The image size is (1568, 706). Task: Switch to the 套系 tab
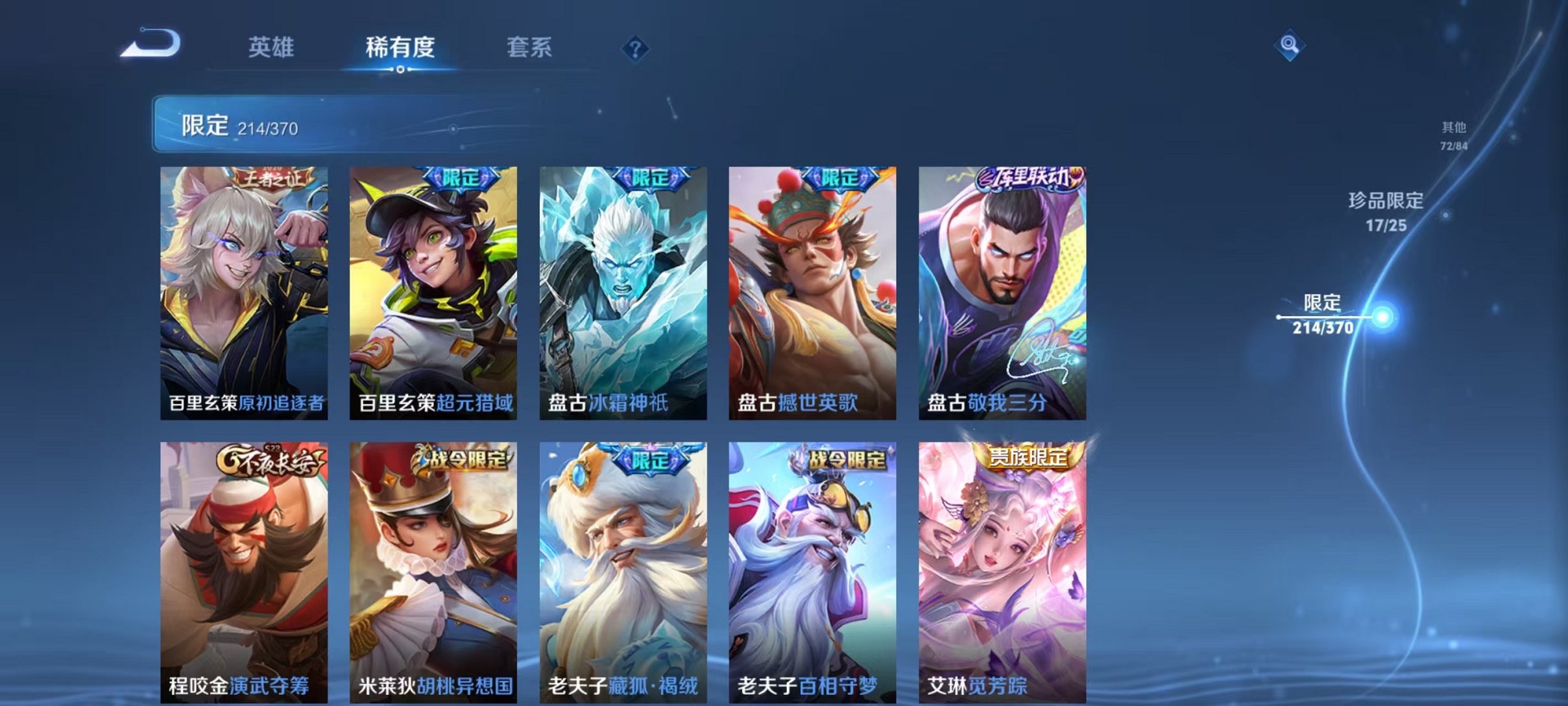click(x=530, y=47)
